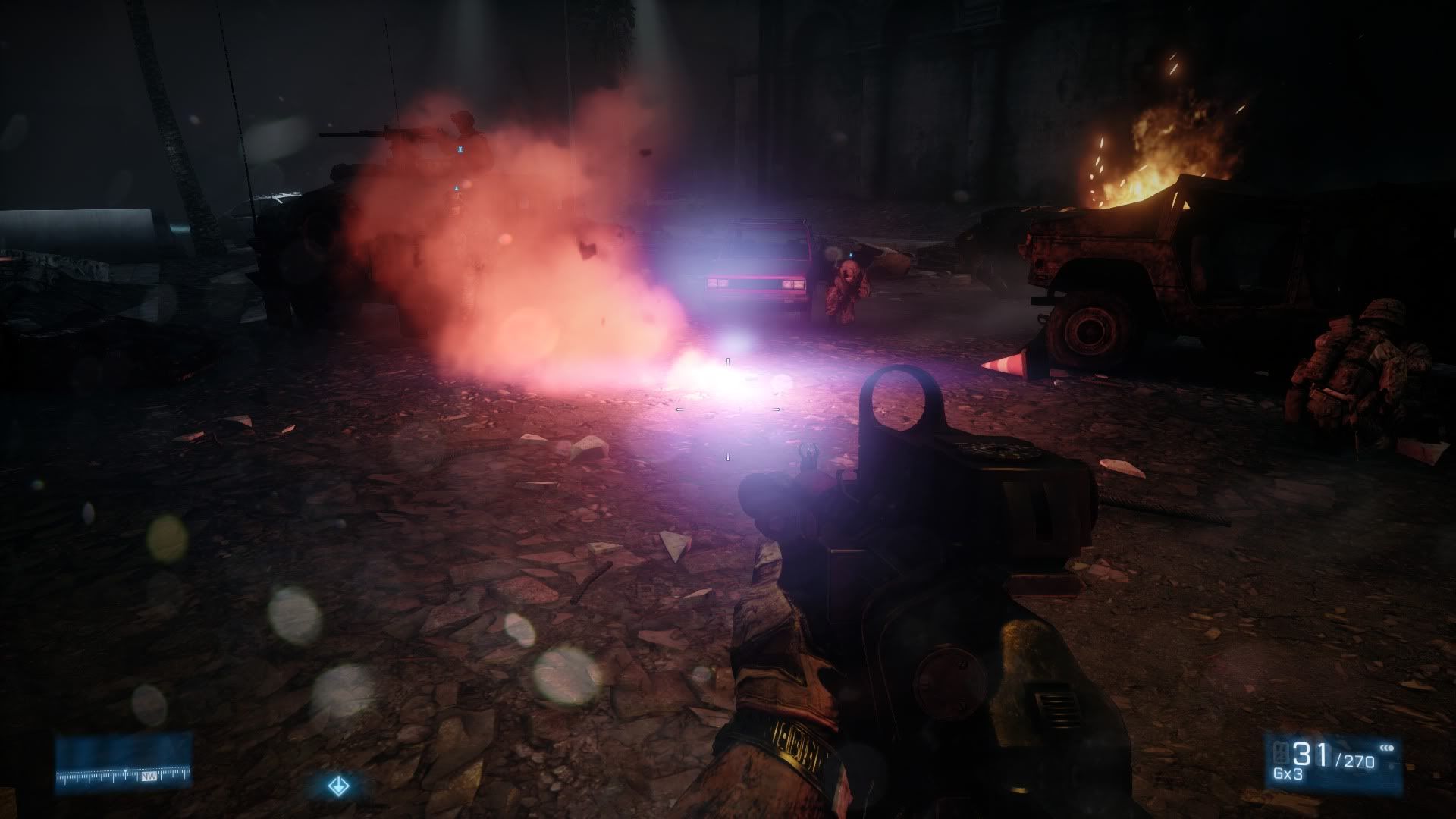
Task: Click the fire mode bullets indicator
Action: click(1388, 748)
